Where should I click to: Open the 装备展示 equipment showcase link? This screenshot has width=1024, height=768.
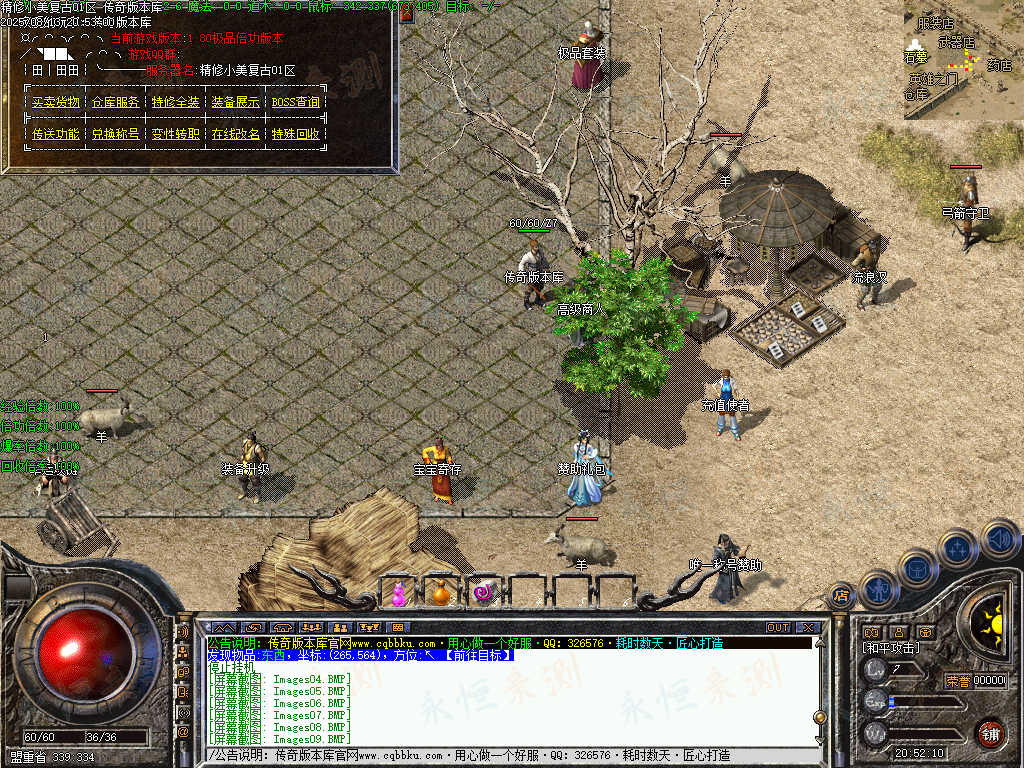tap(236, 102)
